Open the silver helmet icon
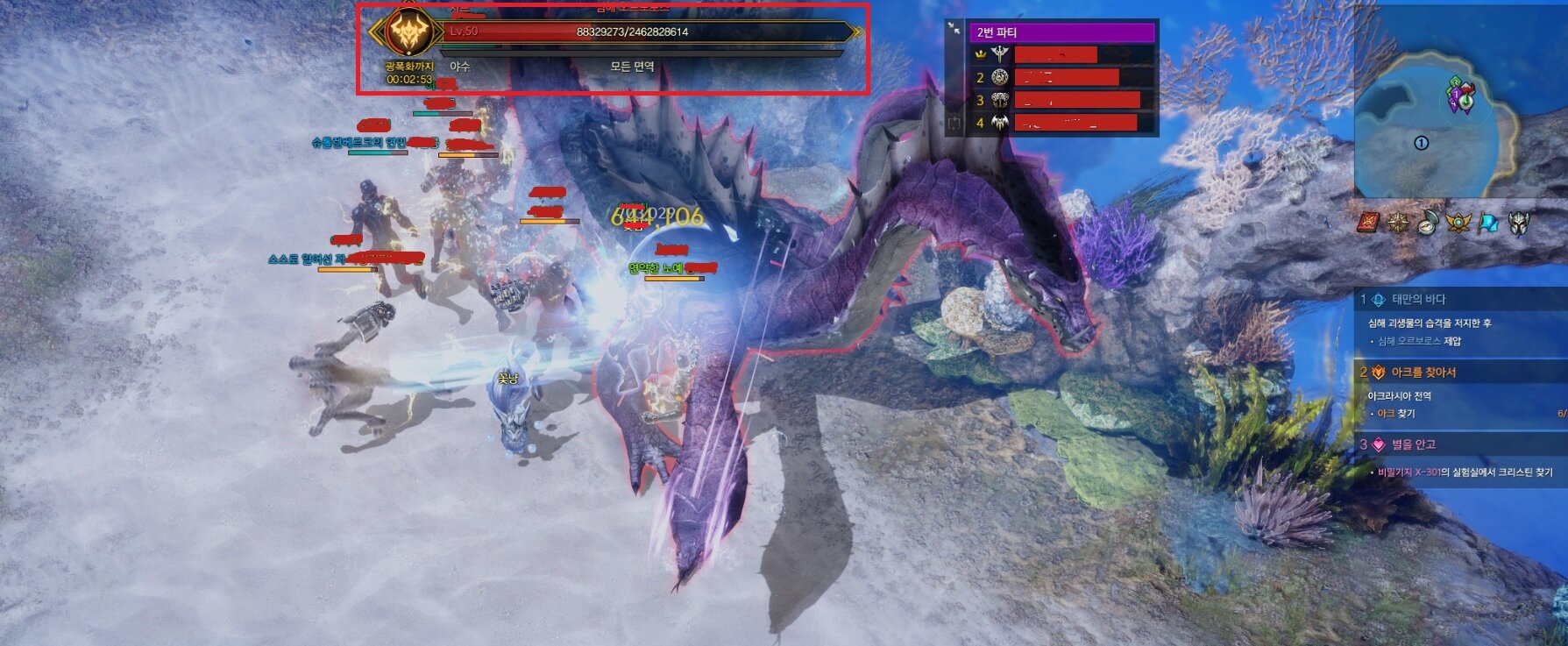The width and height of the screenshot is (1568, 646). [1519, 223]
